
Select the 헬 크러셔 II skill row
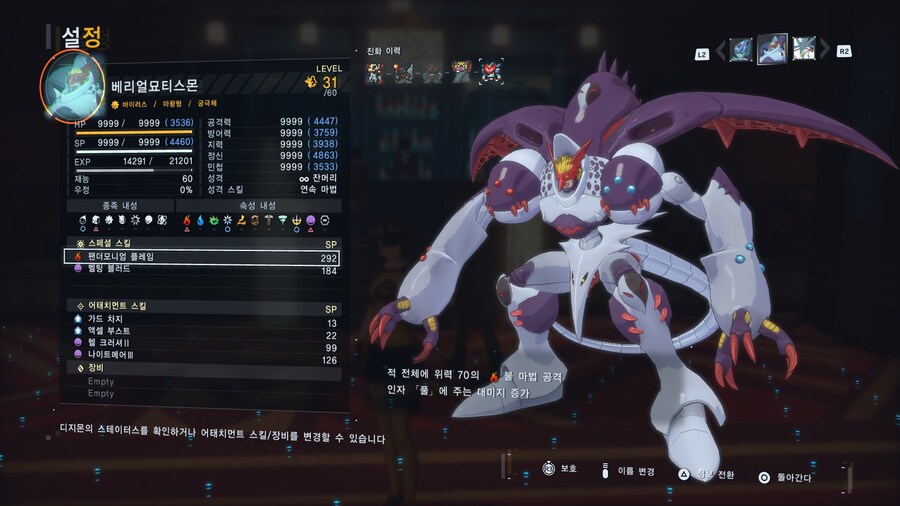click(x=200, y=347)
